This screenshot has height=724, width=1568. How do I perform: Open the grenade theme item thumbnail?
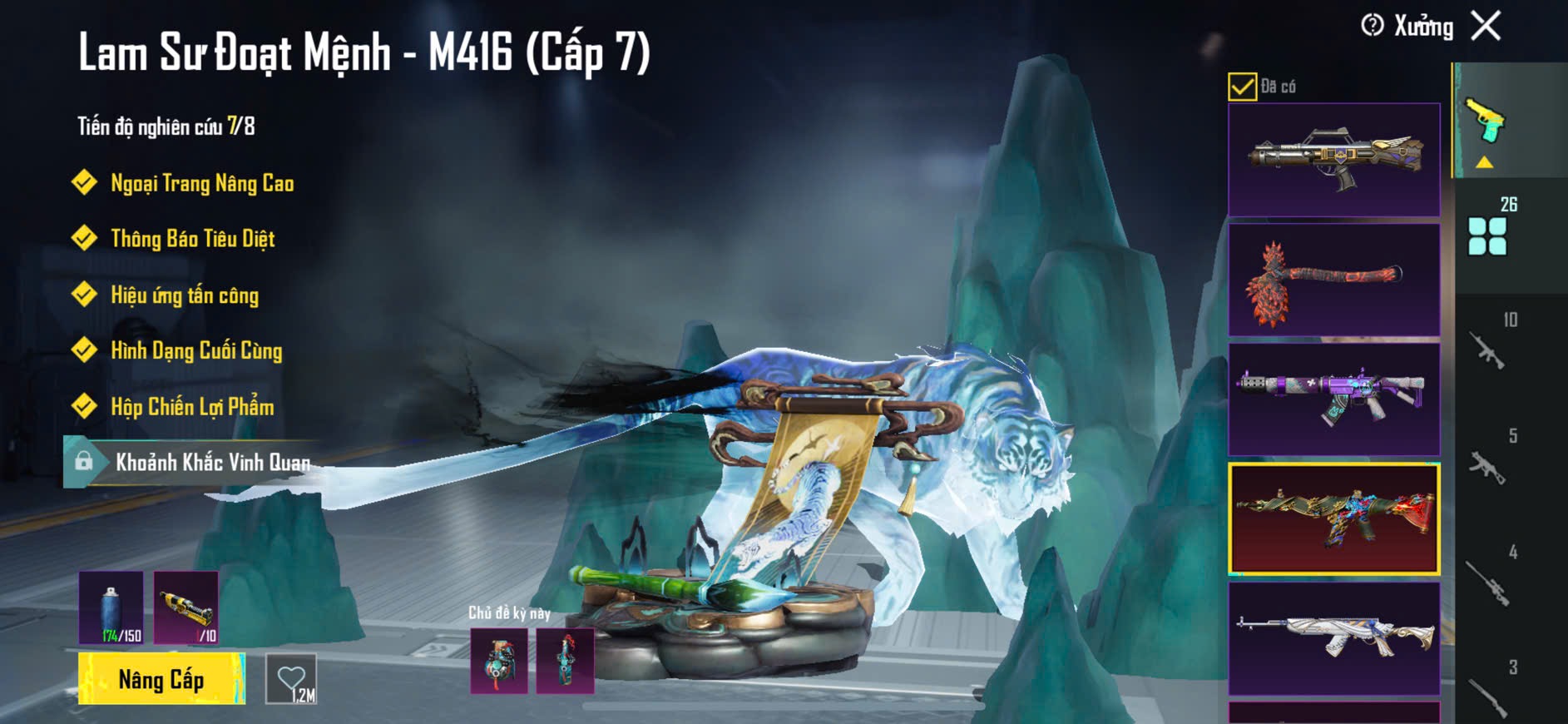tap(499, 662)
